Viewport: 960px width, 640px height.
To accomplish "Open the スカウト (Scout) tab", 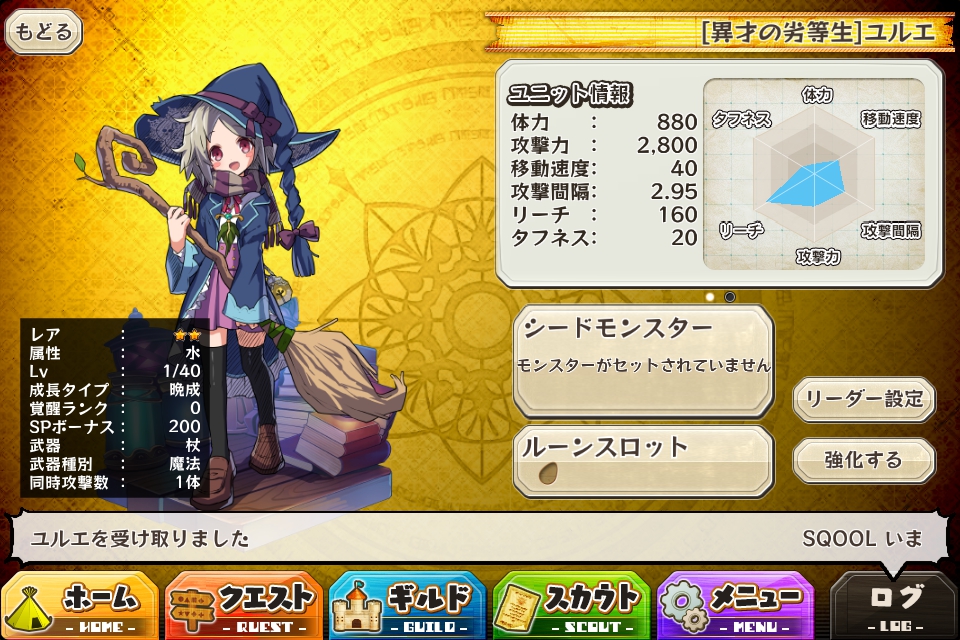I will click(571, 605).
